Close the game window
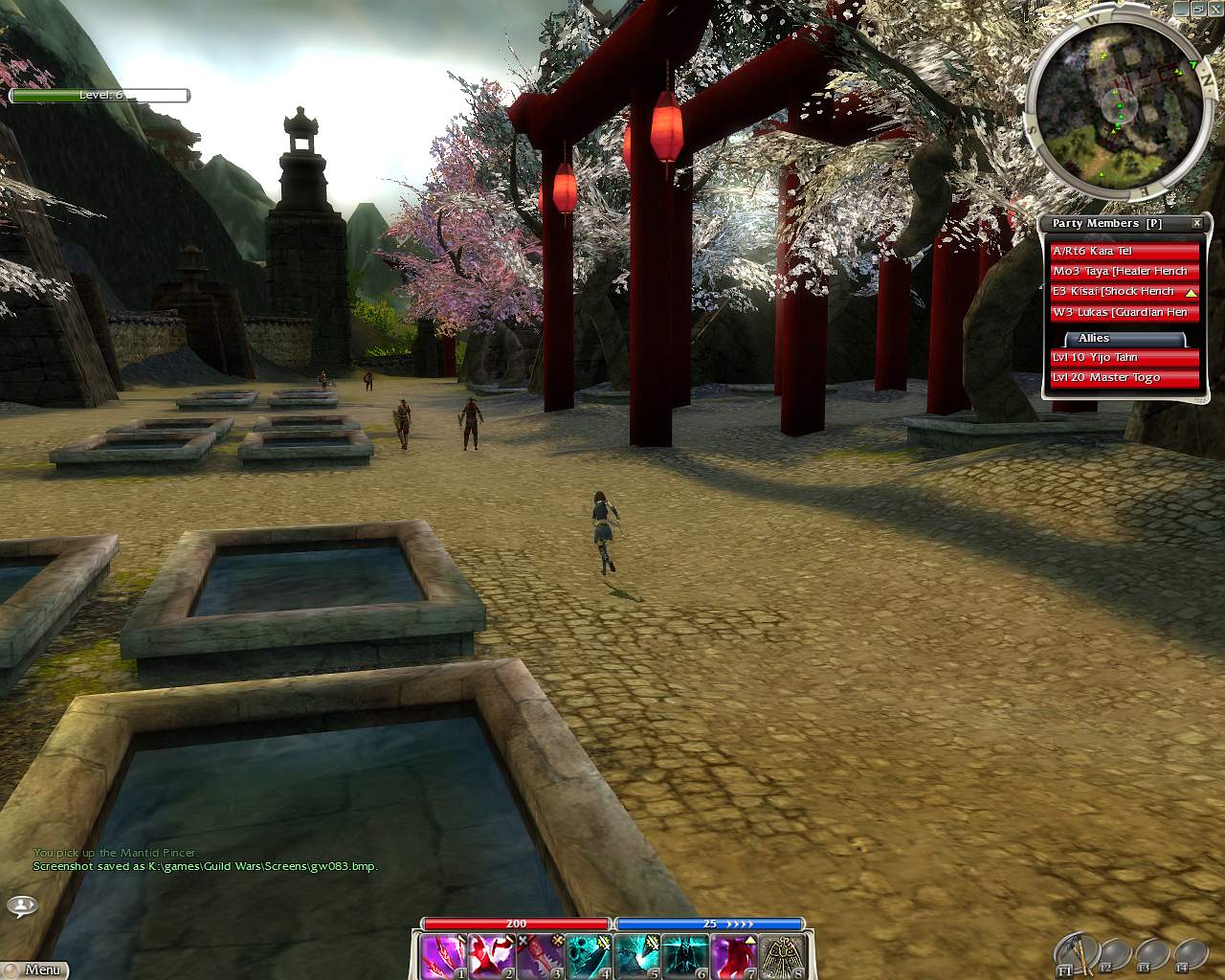Image resolution: width=1225 pixels, height=980 pixels. point(1212,9)
